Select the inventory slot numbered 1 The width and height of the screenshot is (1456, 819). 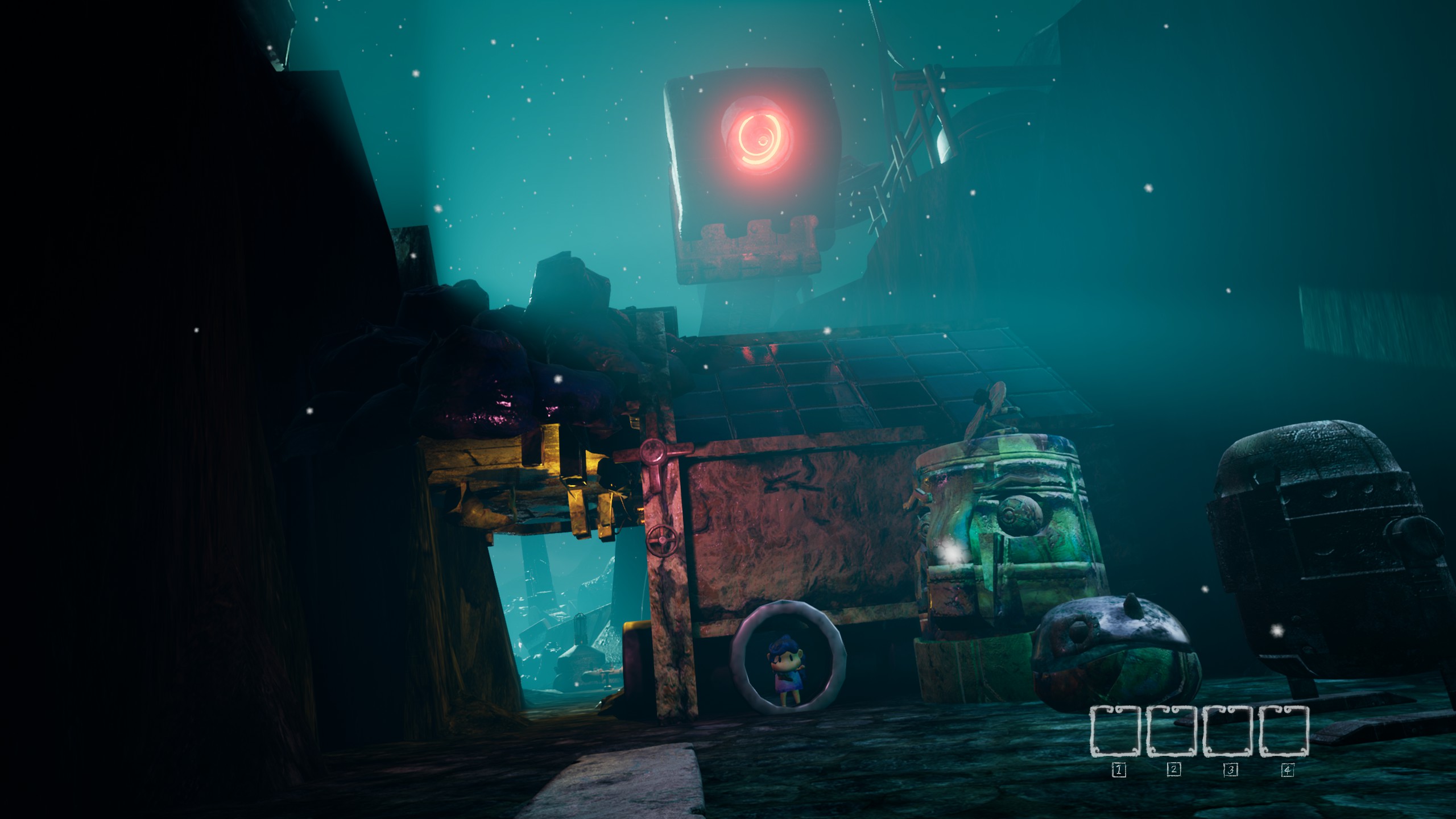[x=1116, y=731]
